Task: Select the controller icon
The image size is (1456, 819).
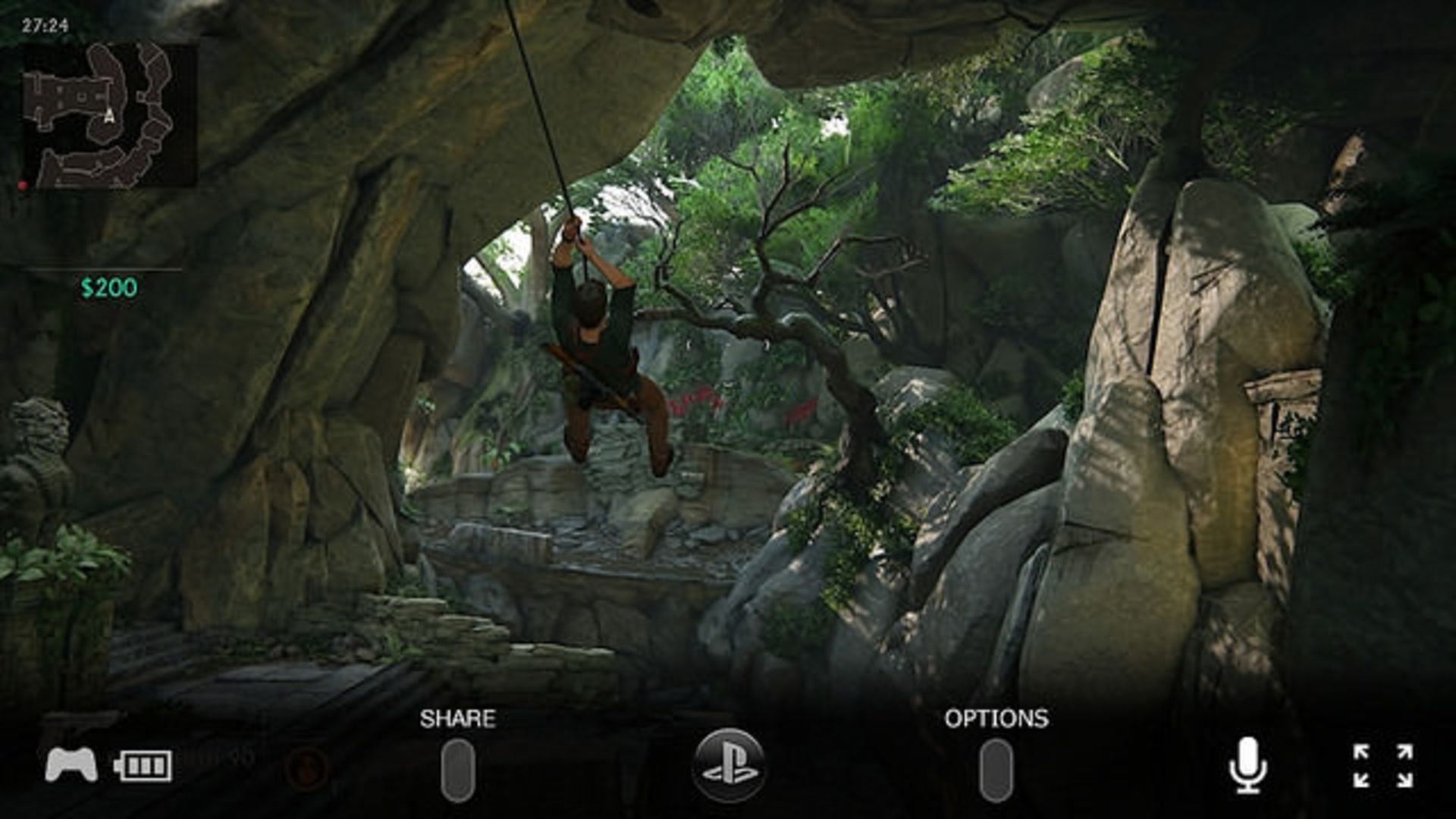Action: 71,764
